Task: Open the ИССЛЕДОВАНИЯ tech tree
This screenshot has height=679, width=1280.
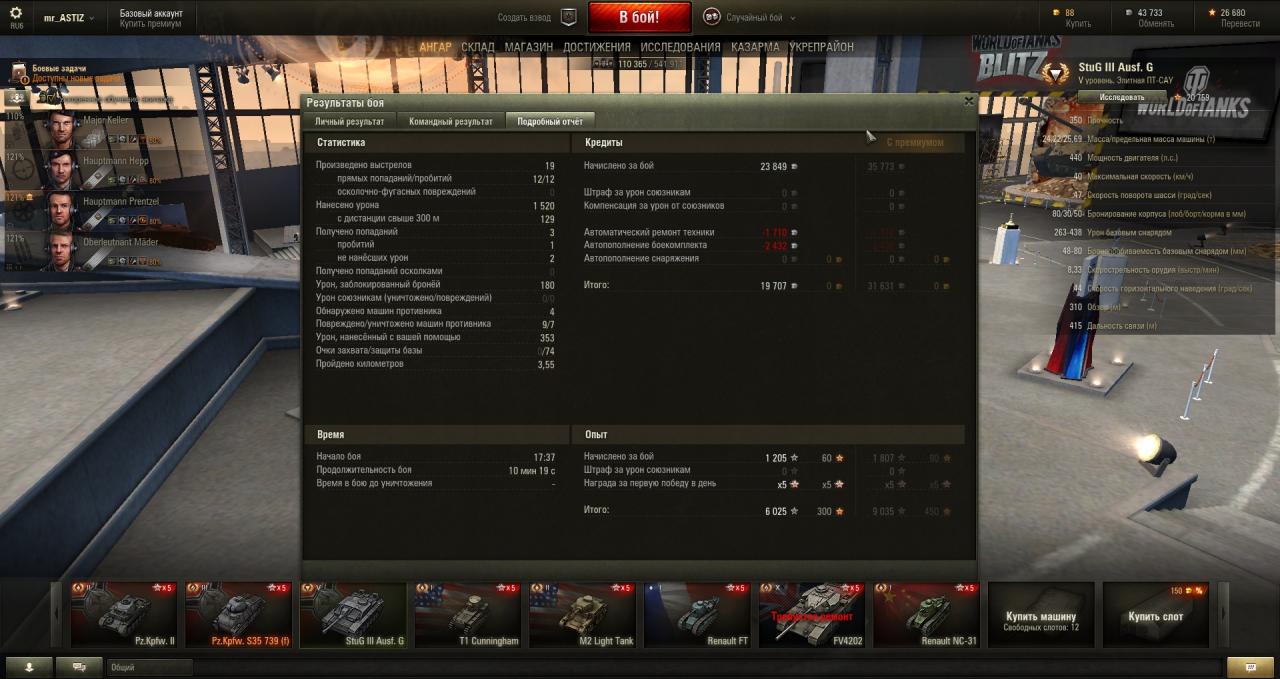Action: click(680, 47)
